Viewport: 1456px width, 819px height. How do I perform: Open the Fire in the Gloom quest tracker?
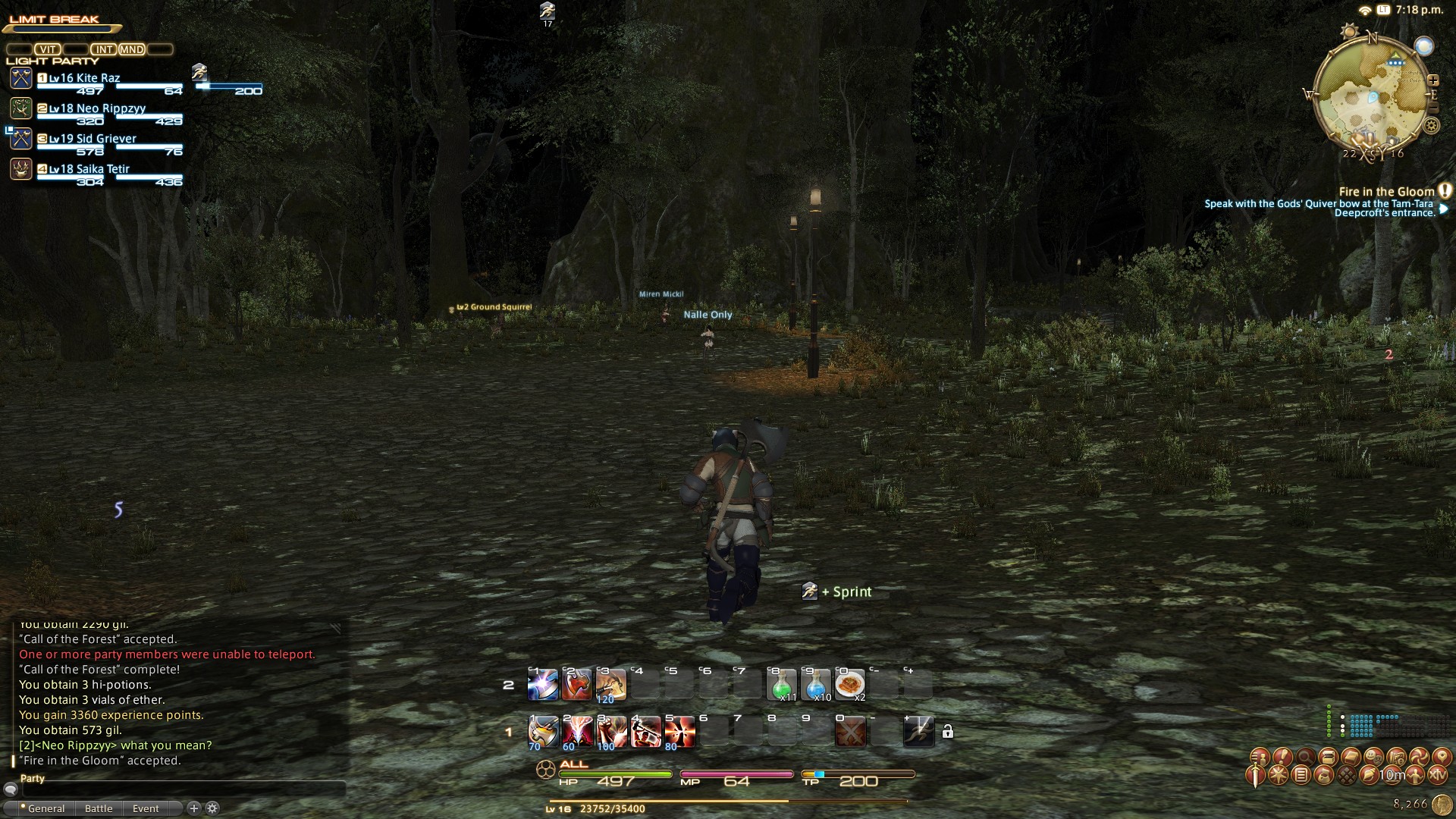point(1386,192)
